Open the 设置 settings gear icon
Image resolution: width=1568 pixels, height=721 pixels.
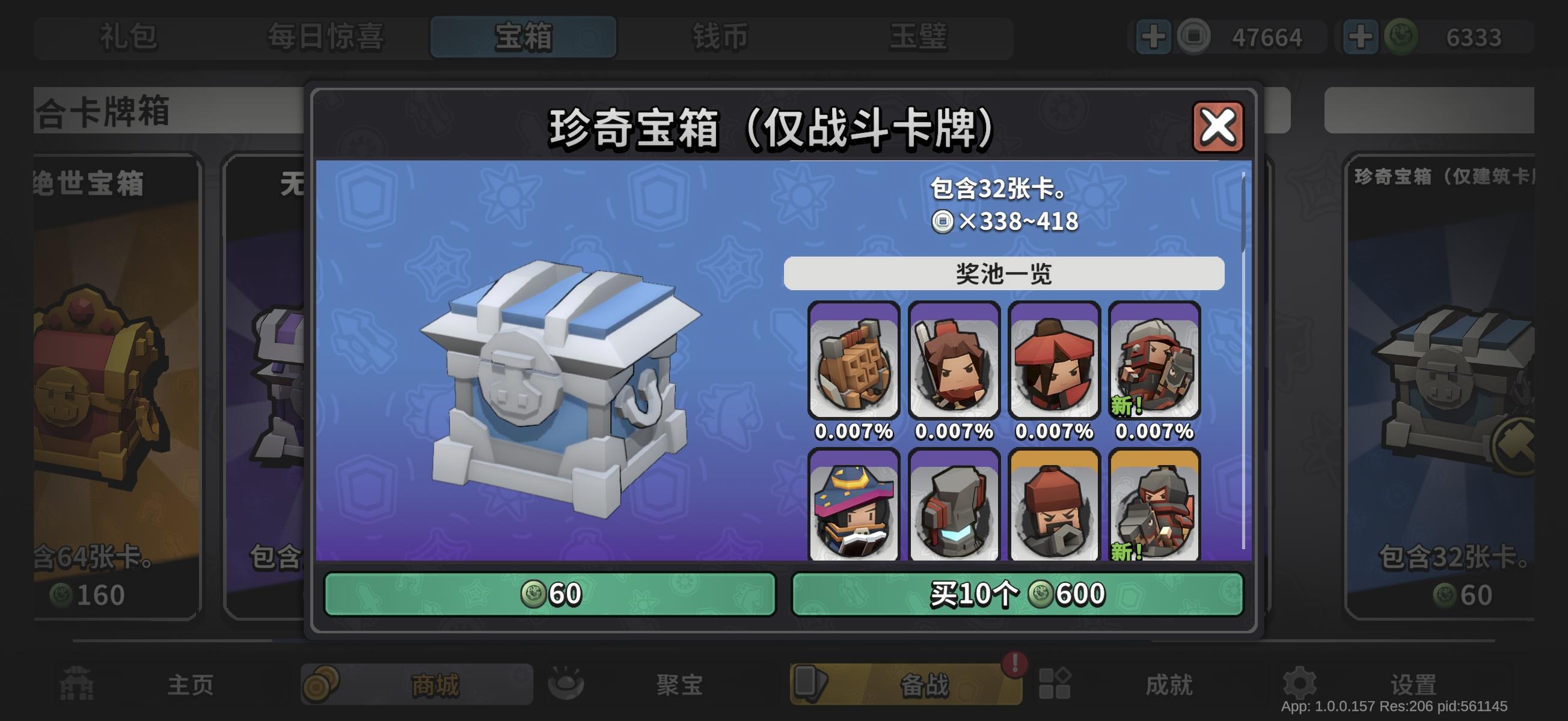click(x=1300, y=683)
